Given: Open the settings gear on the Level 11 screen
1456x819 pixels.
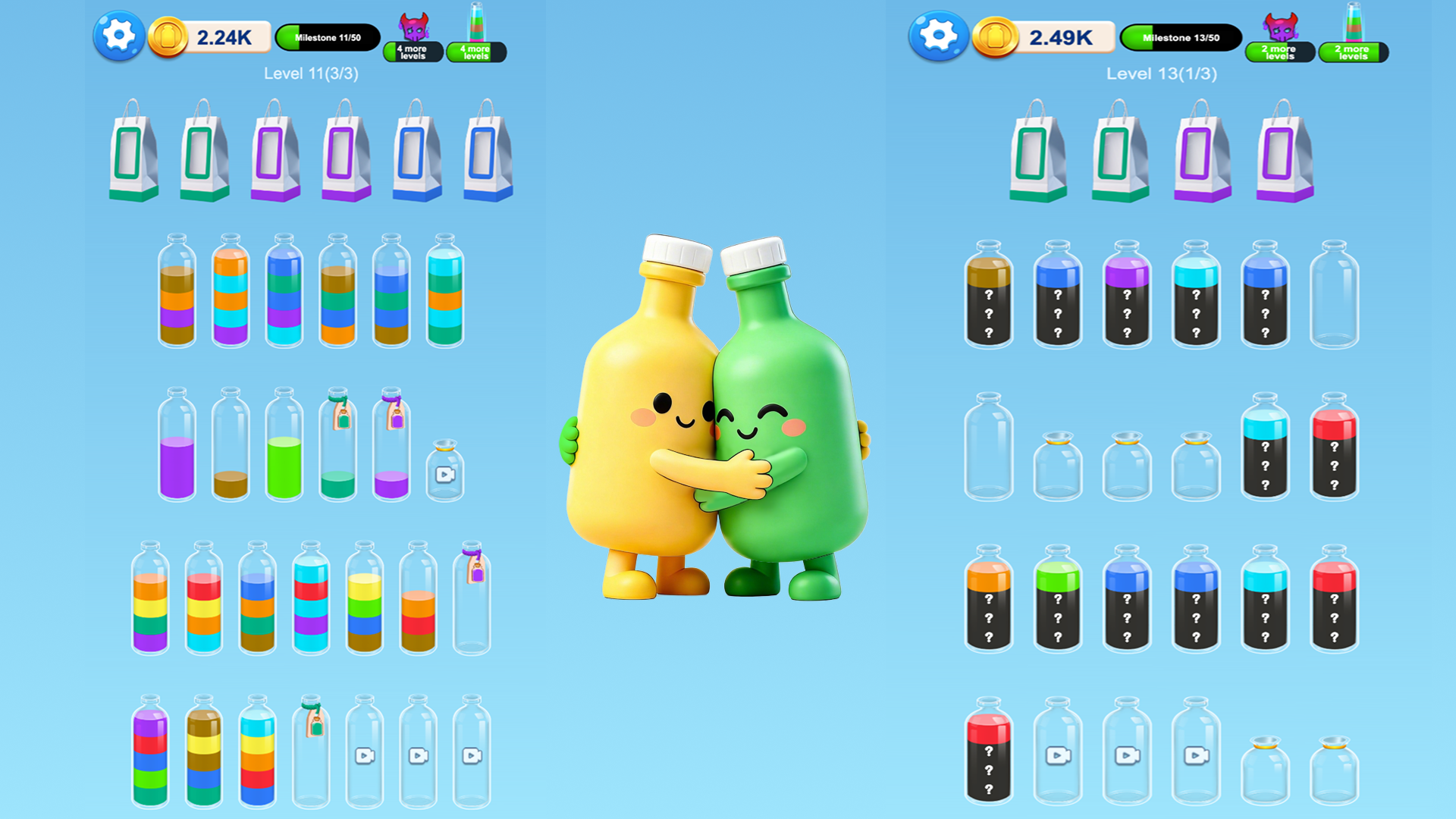Looking at the screenshot, I should pyautogui.click(x=118, y=36).
